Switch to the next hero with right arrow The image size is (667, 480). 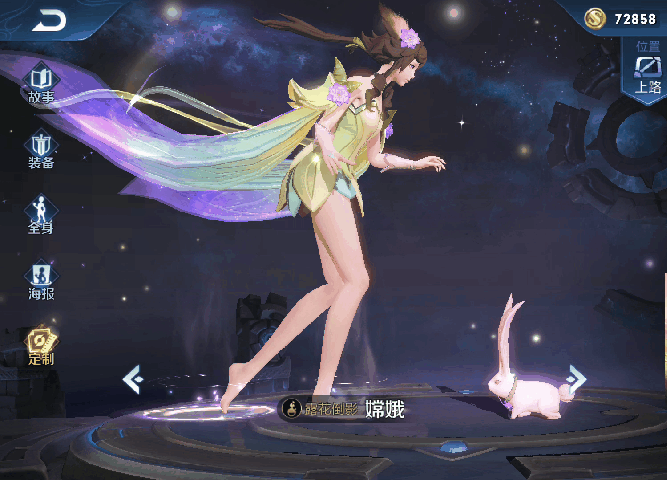[576, 377]
